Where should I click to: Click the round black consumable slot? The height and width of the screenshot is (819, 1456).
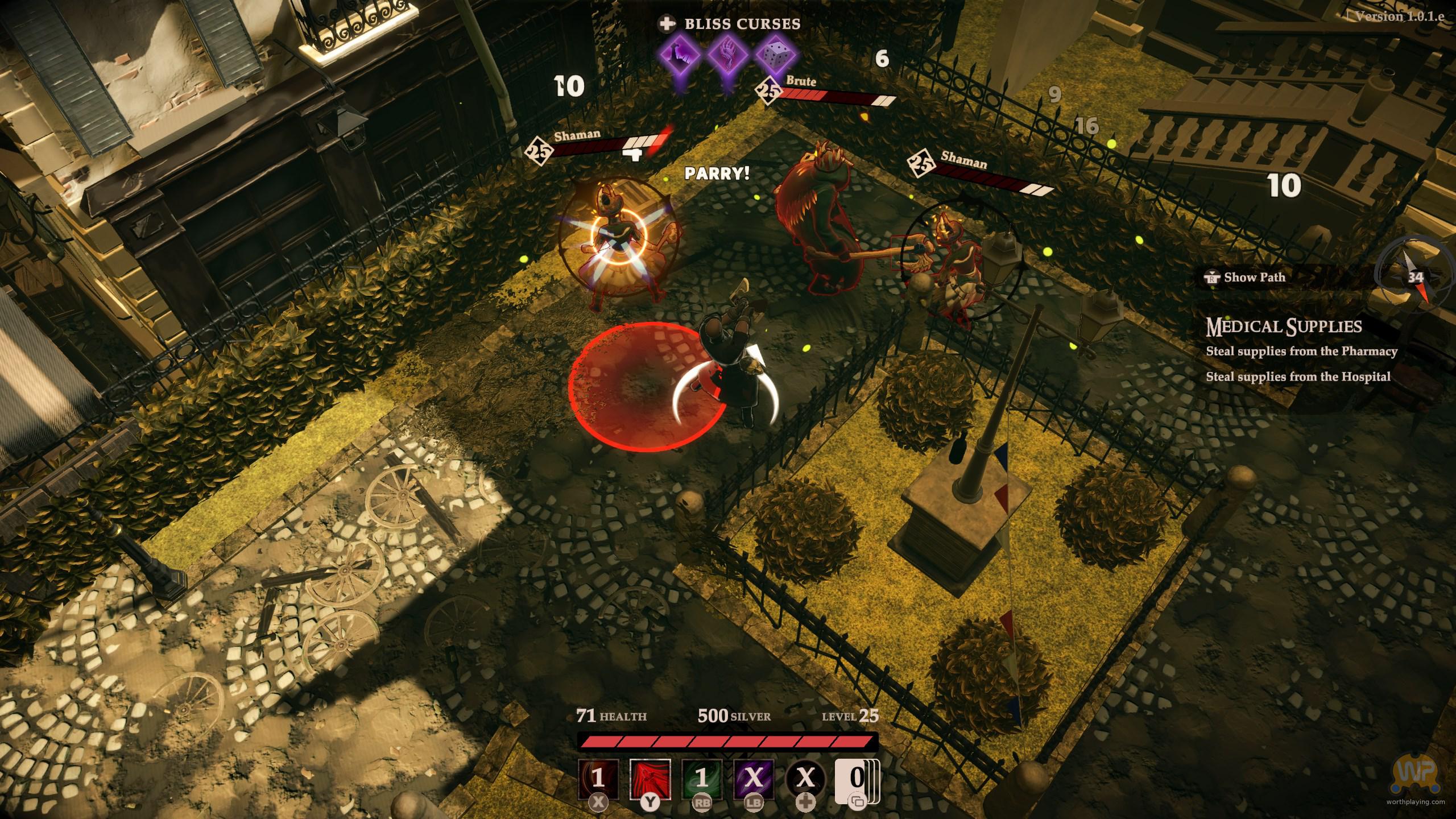point(805,779)
